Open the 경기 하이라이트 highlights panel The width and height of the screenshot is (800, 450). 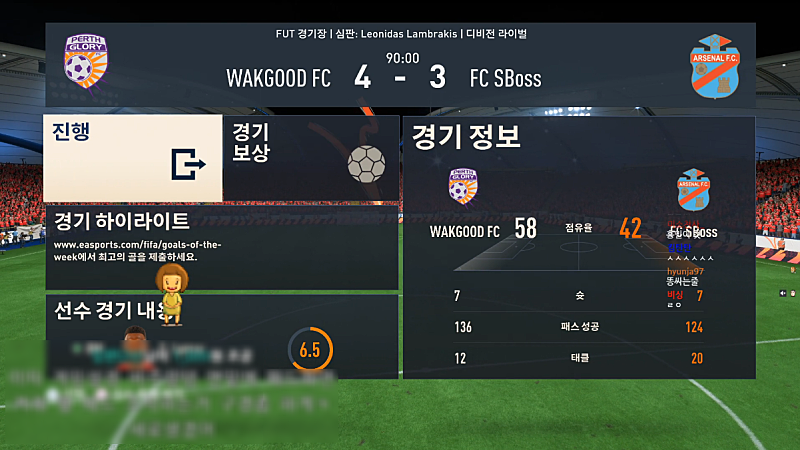pos(222,248)
